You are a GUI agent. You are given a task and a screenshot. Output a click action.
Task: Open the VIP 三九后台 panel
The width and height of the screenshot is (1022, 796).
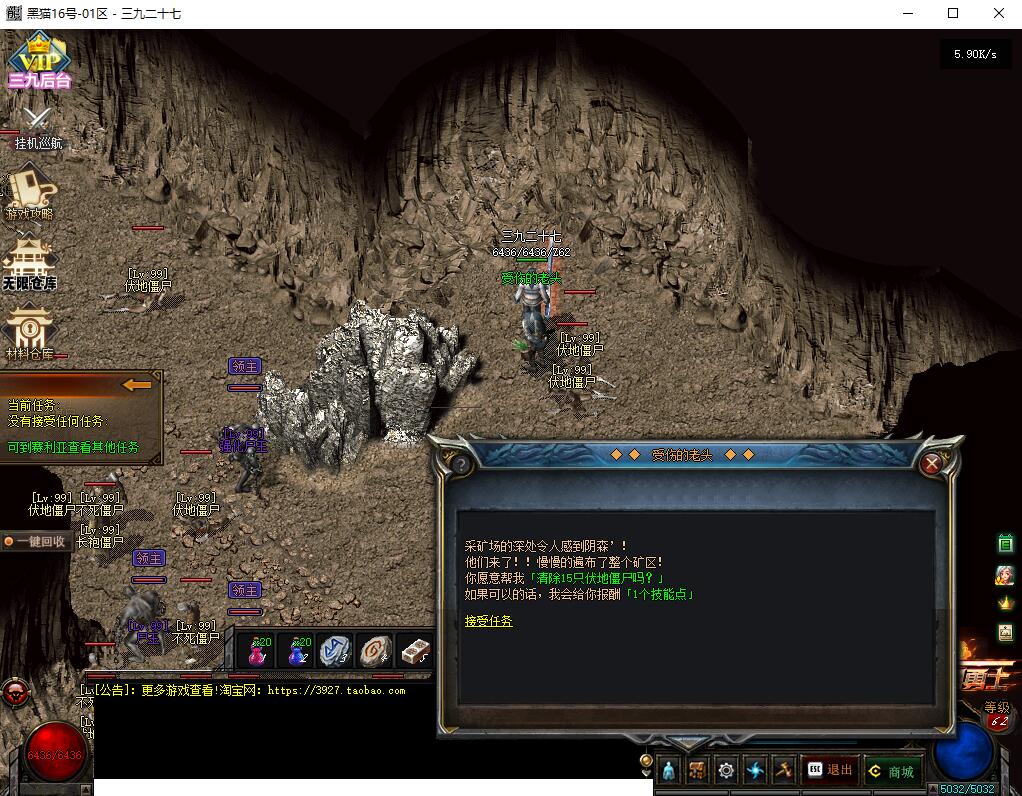pyautogui.click(x=38, y=60)
